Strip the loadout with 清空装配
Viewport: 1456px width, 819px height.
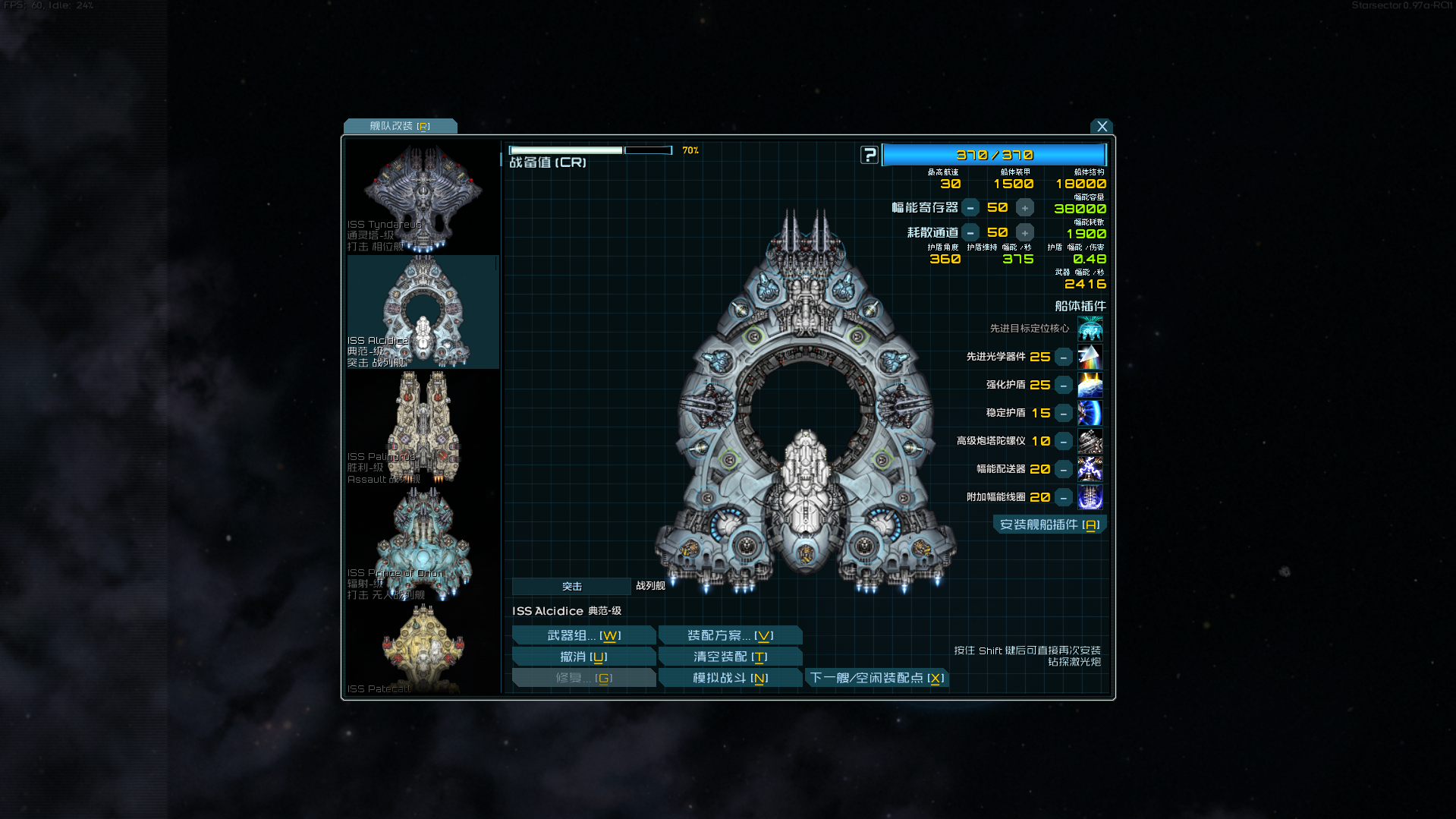pyautogui.click(x=730, y=657)
